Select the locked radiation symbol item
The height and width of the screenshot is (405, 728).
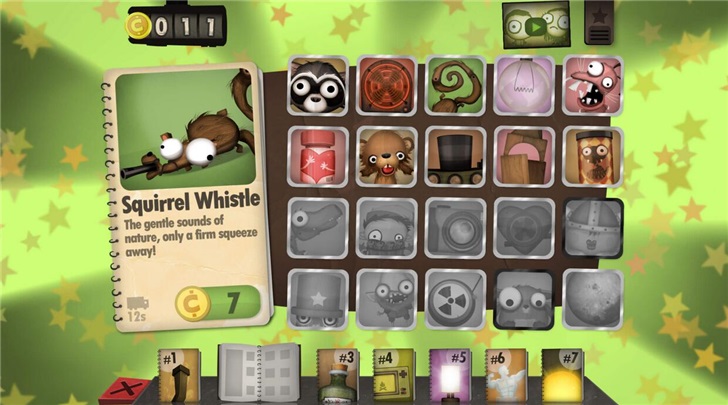[455, 299]
